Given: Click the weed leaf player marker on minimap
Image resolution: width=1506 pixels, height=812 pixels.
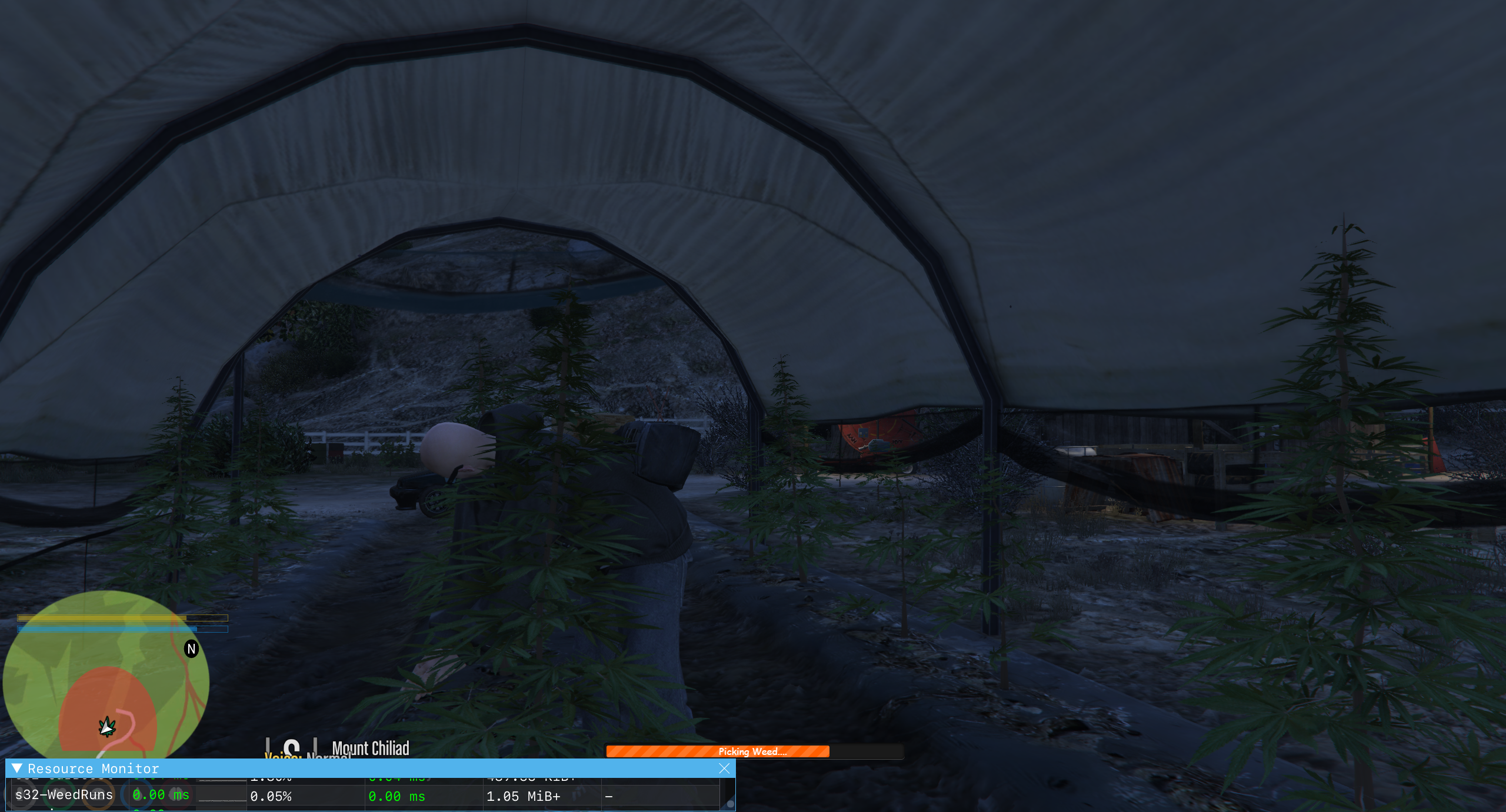Looking at the screenshot, I should (106, 726).
